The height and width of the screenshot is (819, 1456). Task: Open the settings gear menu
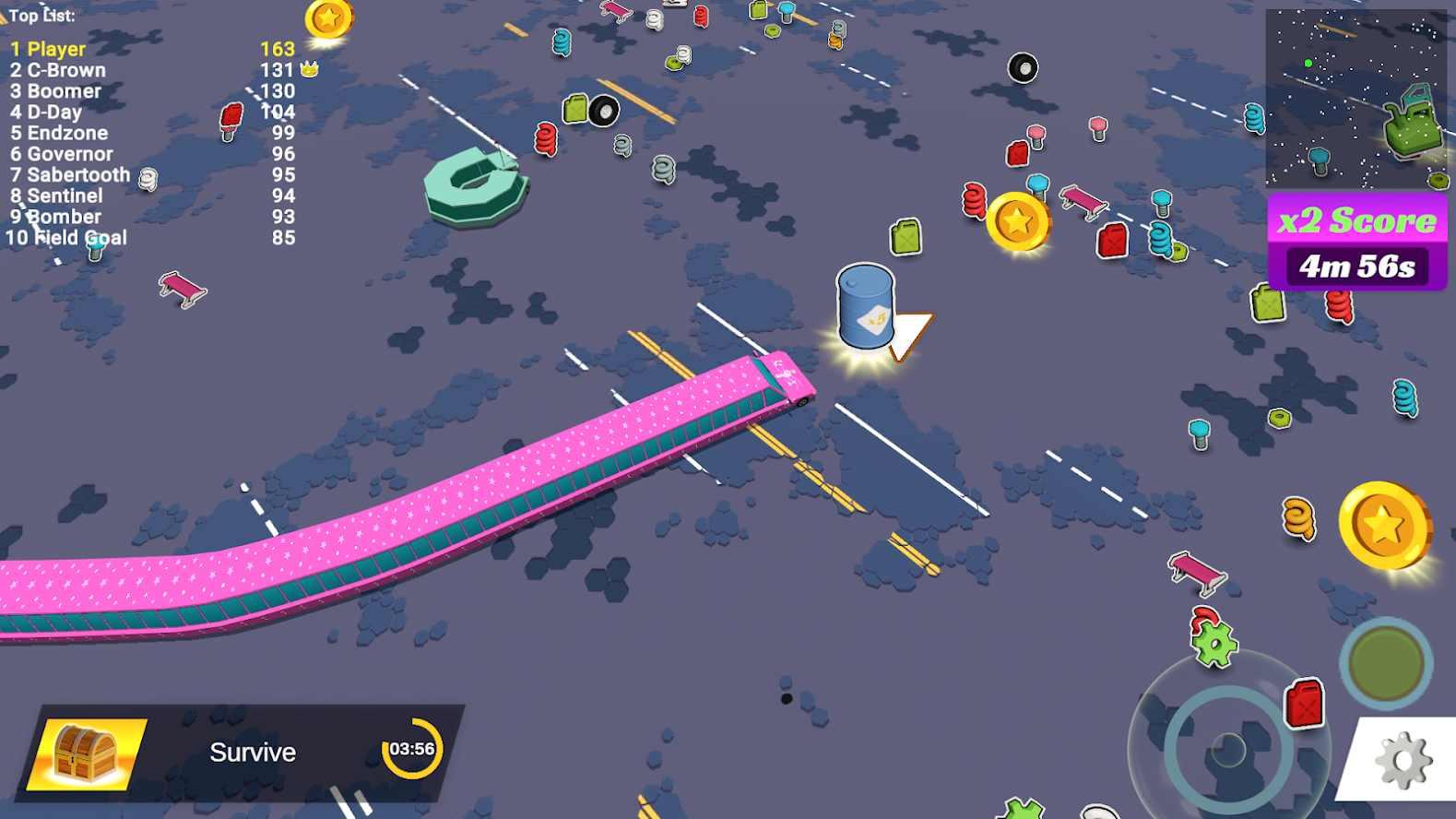tap(1404, 759)
